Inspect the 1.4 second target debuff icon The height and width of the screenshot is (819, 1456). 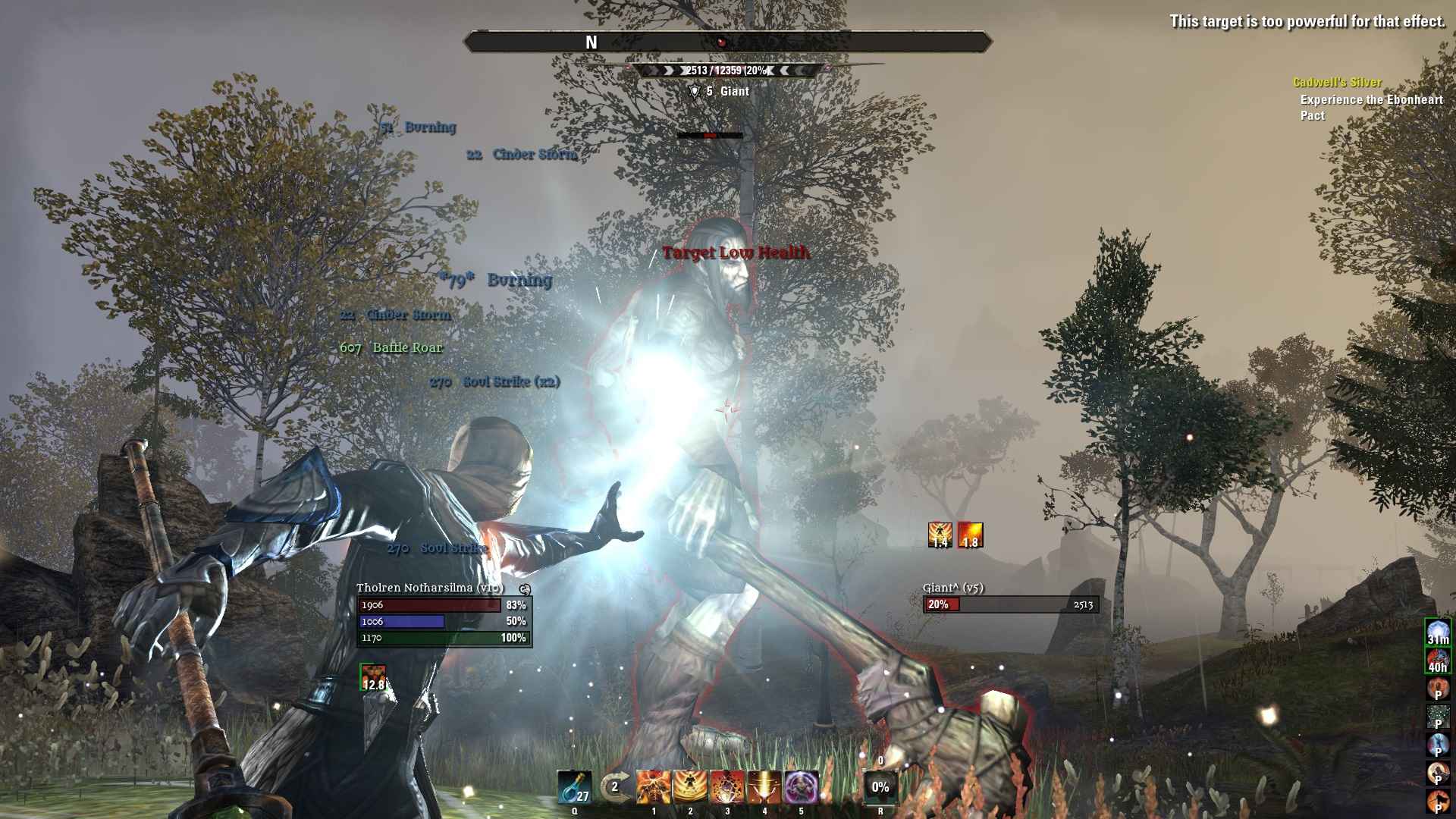point(940,535)
